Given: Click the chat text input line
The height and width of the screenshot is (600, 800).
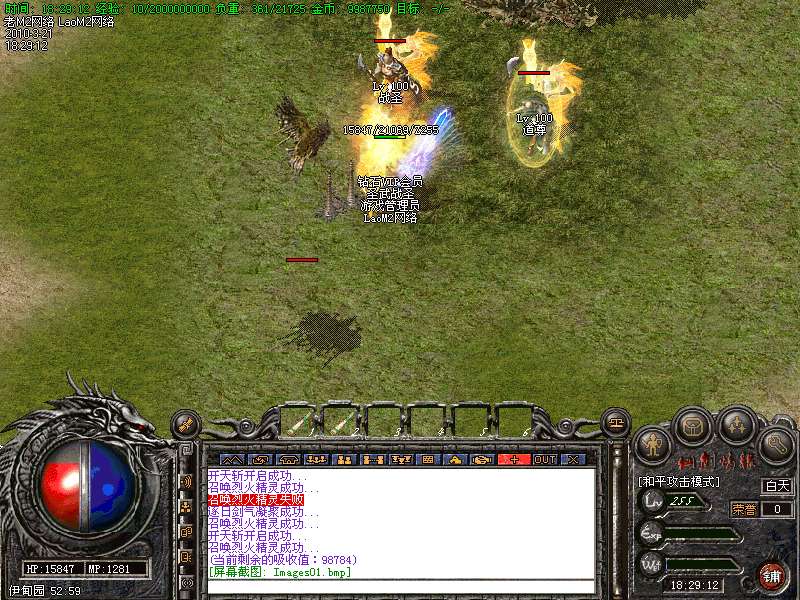Looking at the screenshot, I should tap(400, 586).
